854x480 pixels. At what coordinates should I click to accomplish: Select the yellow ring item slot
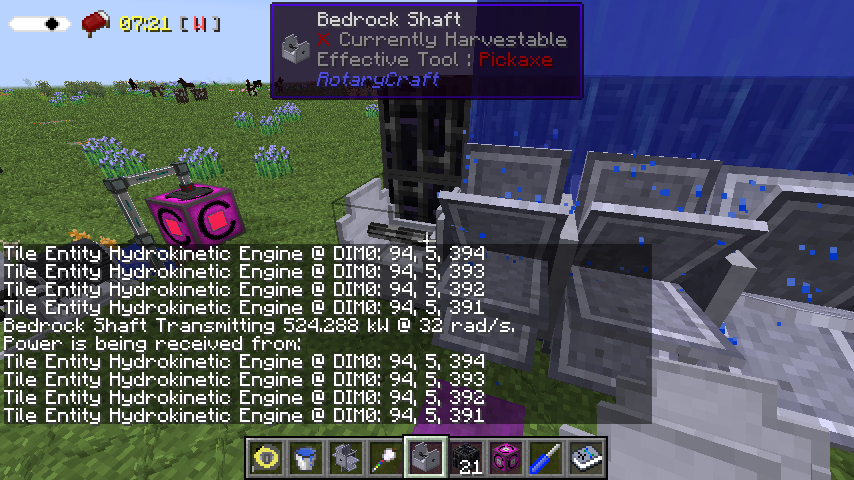266,458
